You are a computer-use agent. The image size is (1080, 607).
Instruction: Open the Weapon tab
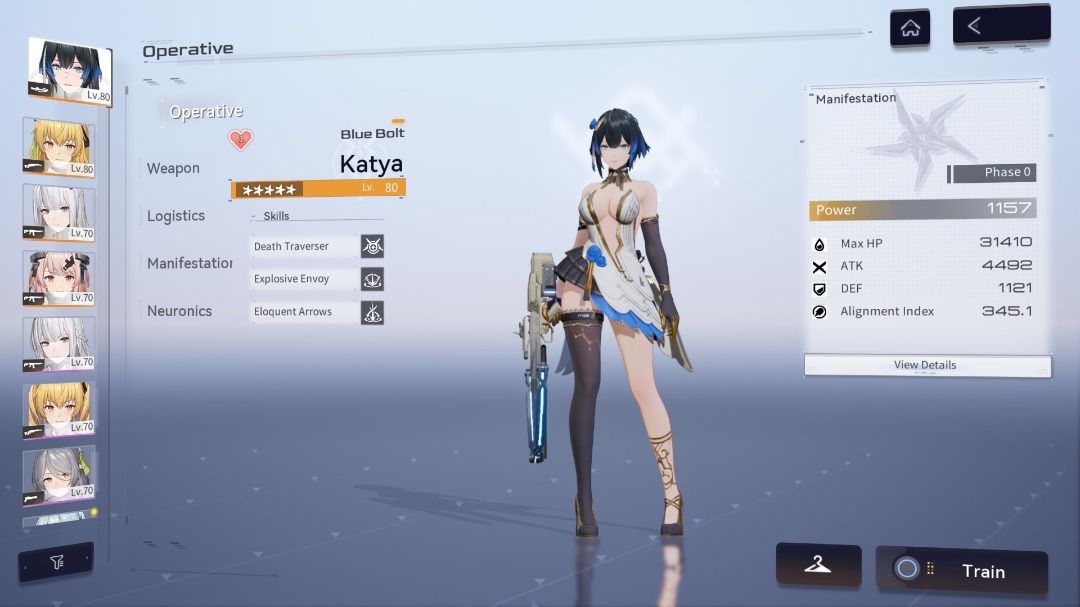[x=174, y=168]
